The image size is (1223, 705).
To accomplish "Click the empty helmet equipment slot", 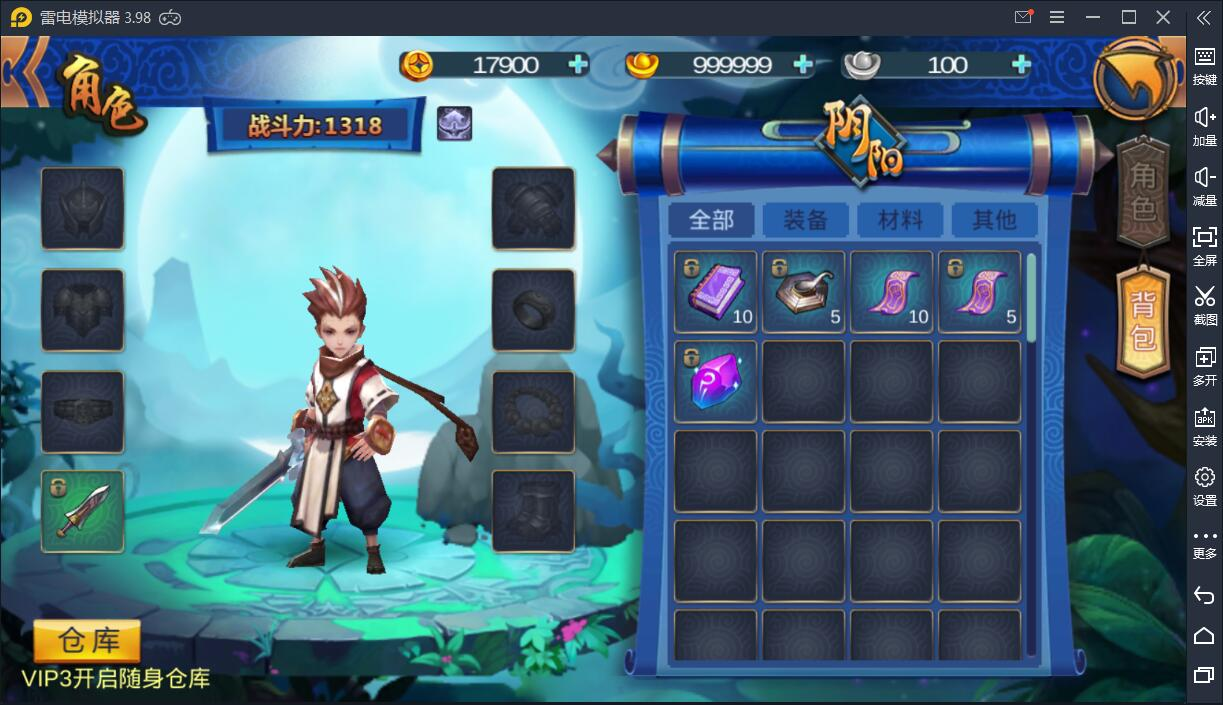I will coord(83,208).
